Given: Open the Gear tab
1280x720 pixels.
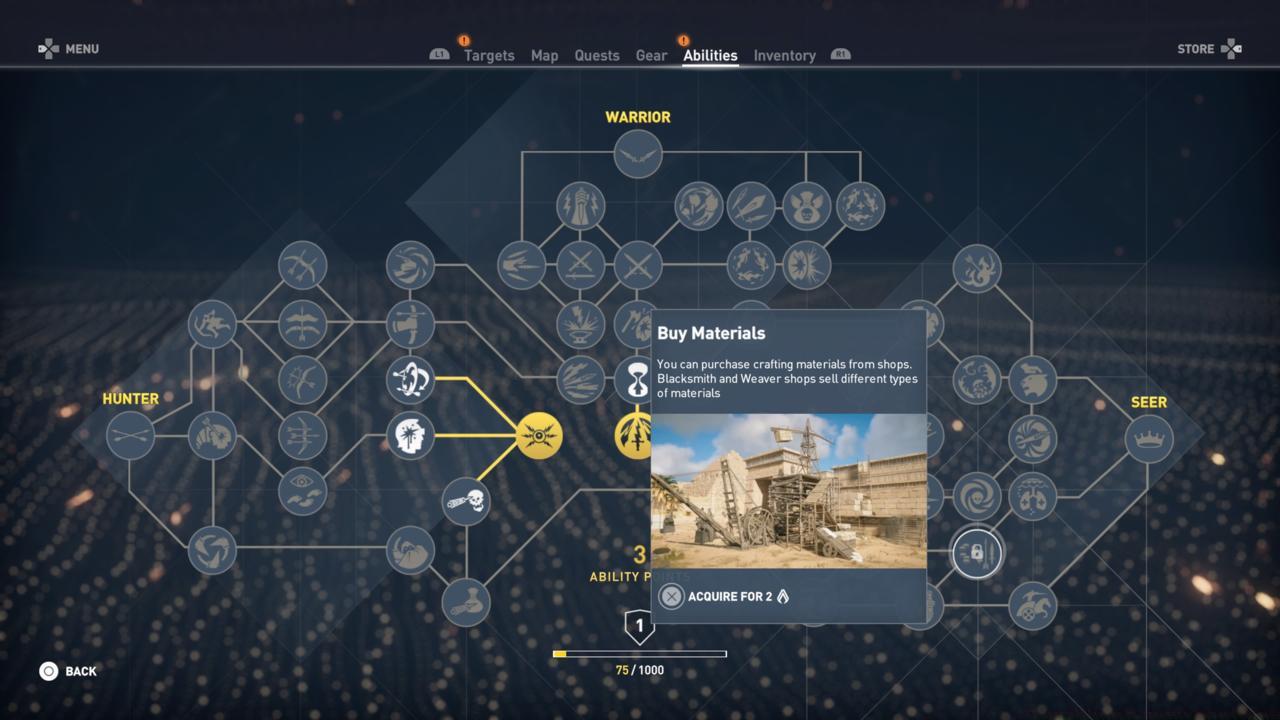Looking at the screenshot, I should tap(651, 56).
